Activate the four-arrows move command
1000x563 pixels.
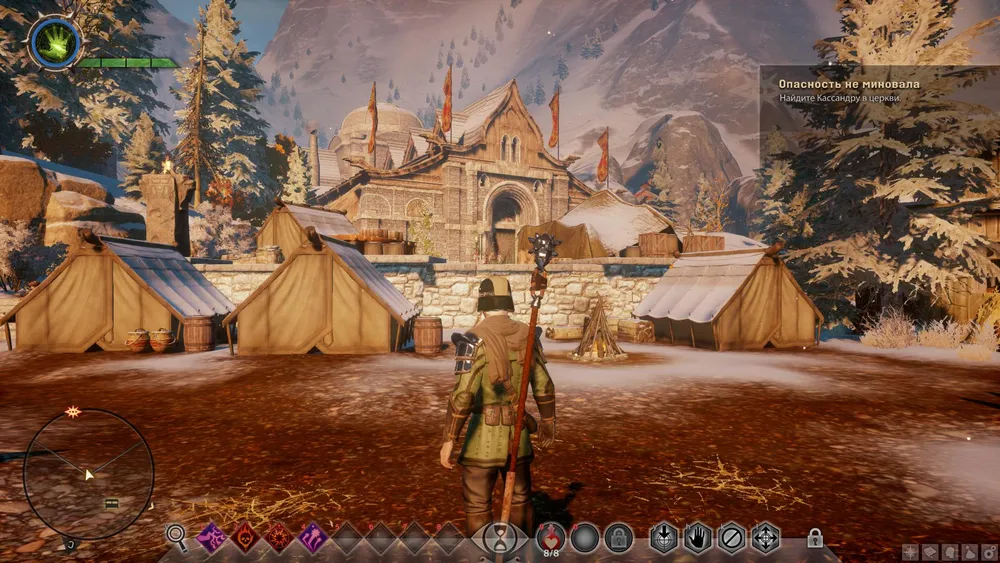click(766, 538)
